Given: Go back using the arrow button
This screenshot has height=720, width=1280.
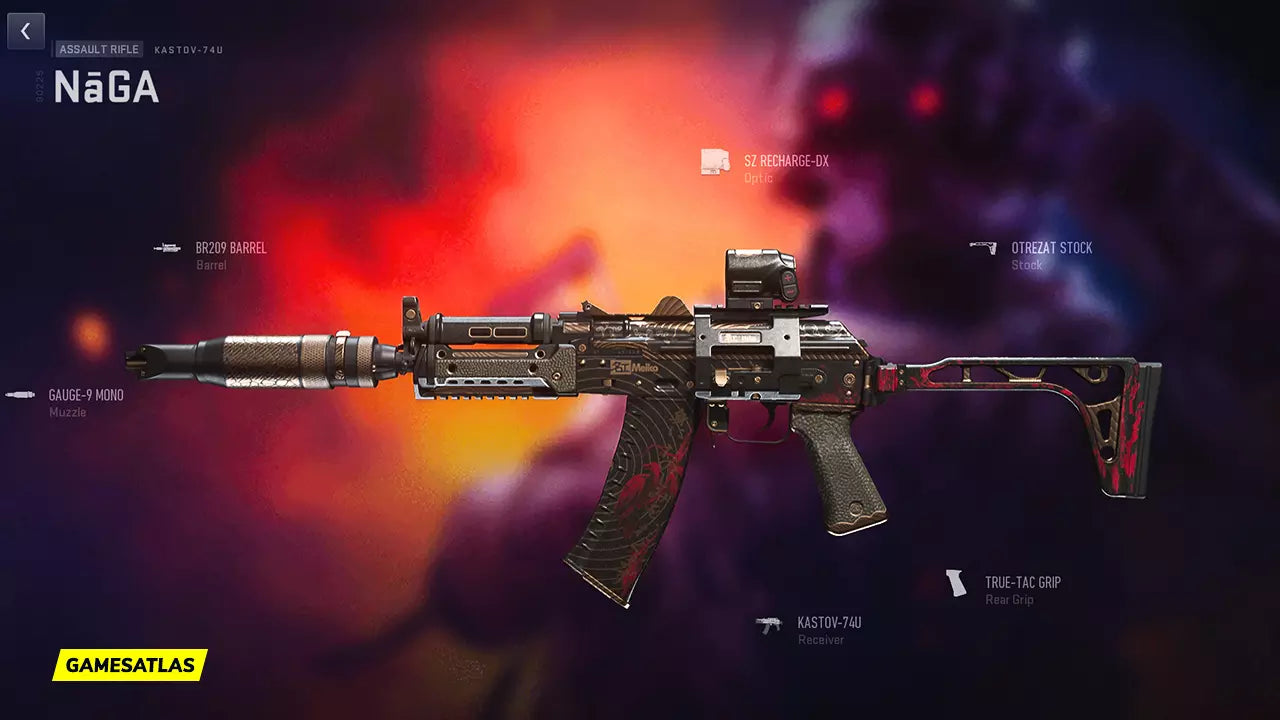Looking at the screenshot, I should point(26,32).
